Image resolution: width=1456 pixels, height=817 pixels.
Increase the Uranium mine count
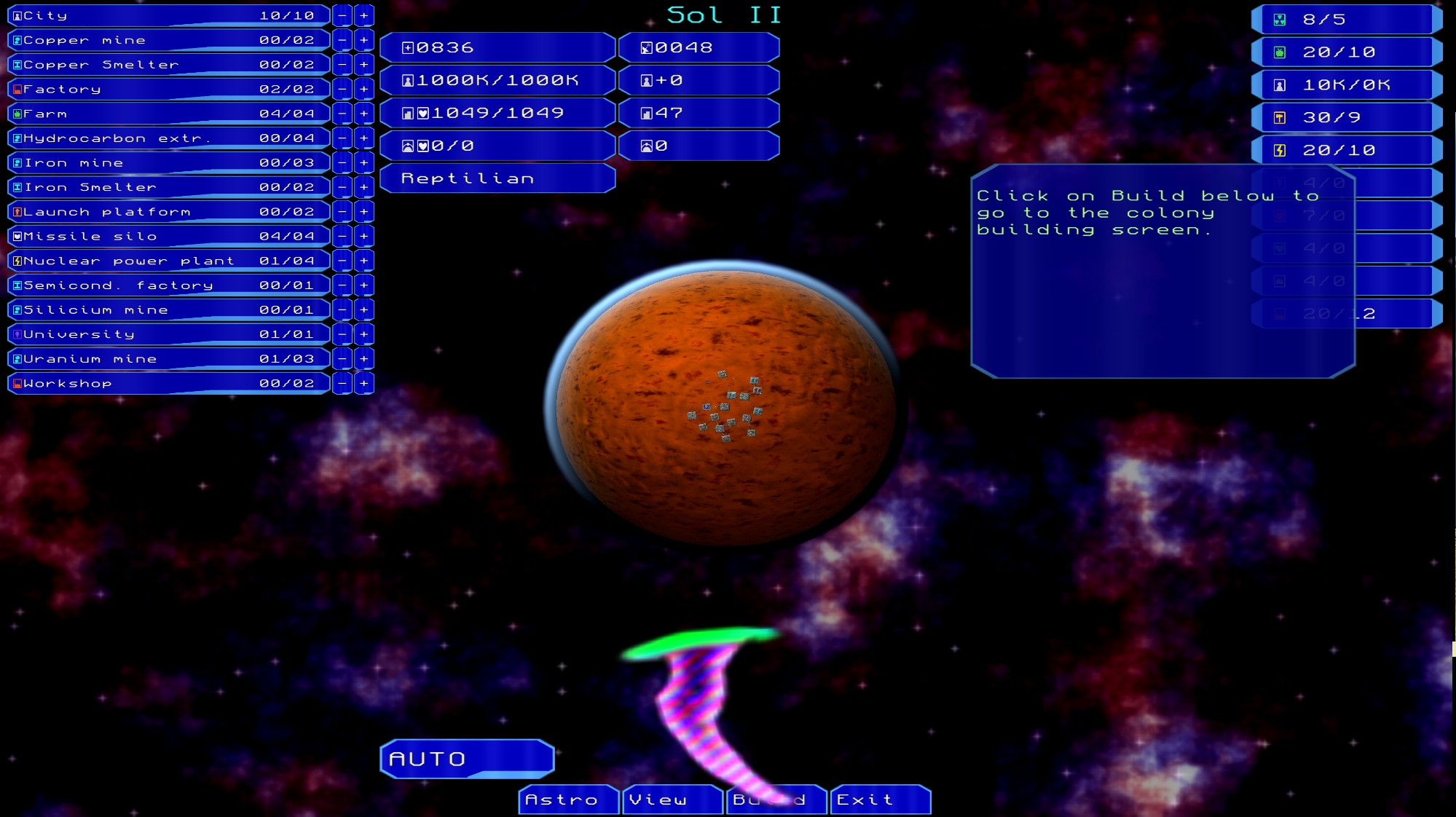pos(364,359)
